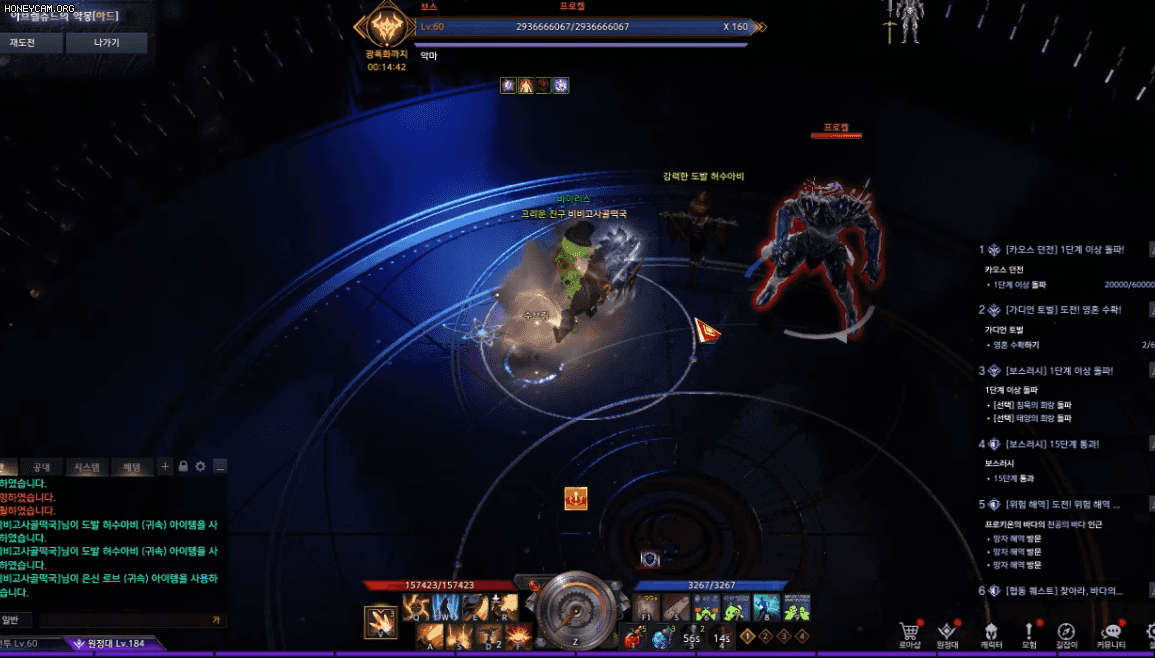Open chat settings gear icon
The image size is (1155, 658).
click(200, 466)
